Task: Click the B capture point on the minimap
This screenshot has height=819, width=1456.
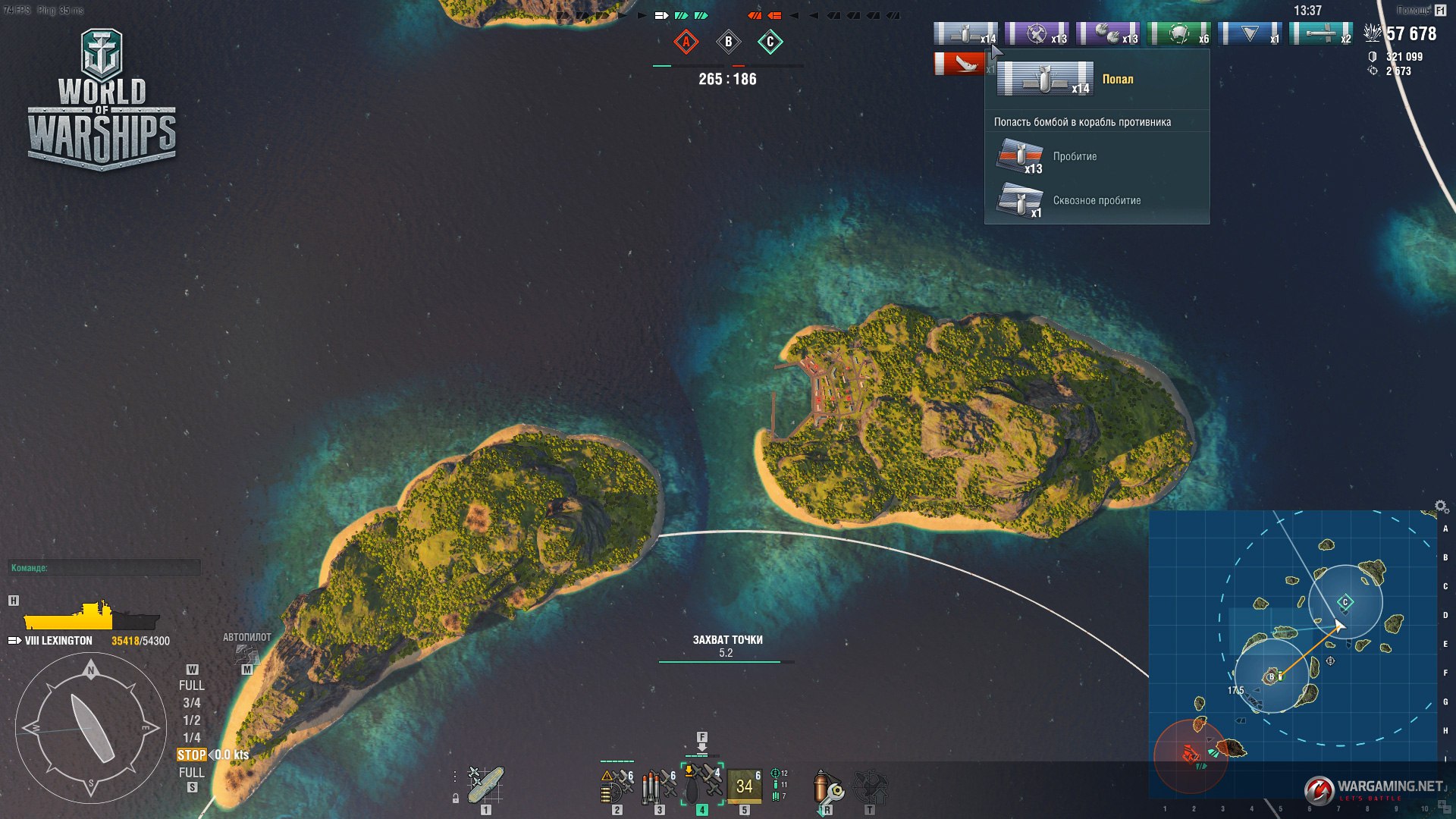Action: pyautogui.click(x=1272, y=676)
